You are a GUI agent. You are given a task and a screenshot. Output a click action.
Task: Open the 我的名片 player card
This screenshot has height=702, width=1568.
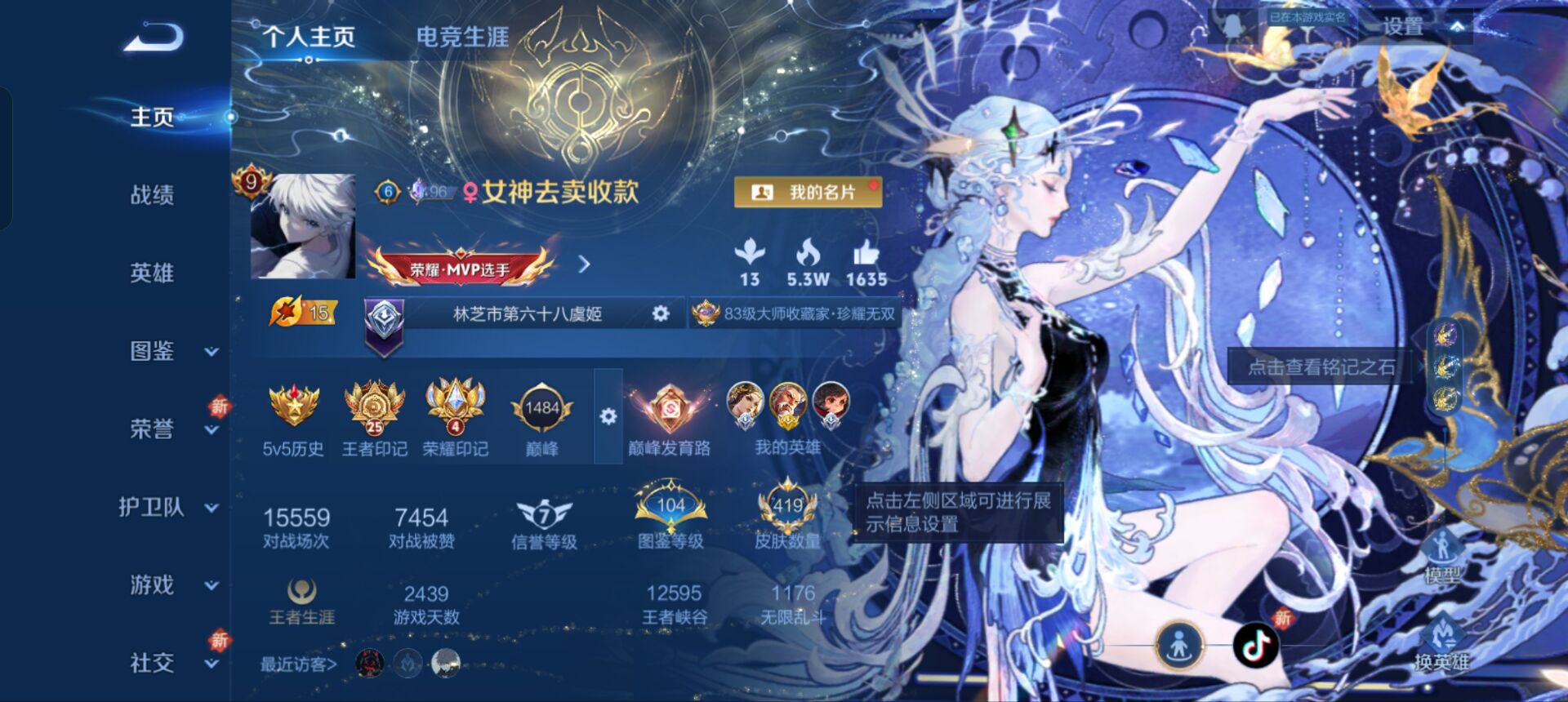808,192
